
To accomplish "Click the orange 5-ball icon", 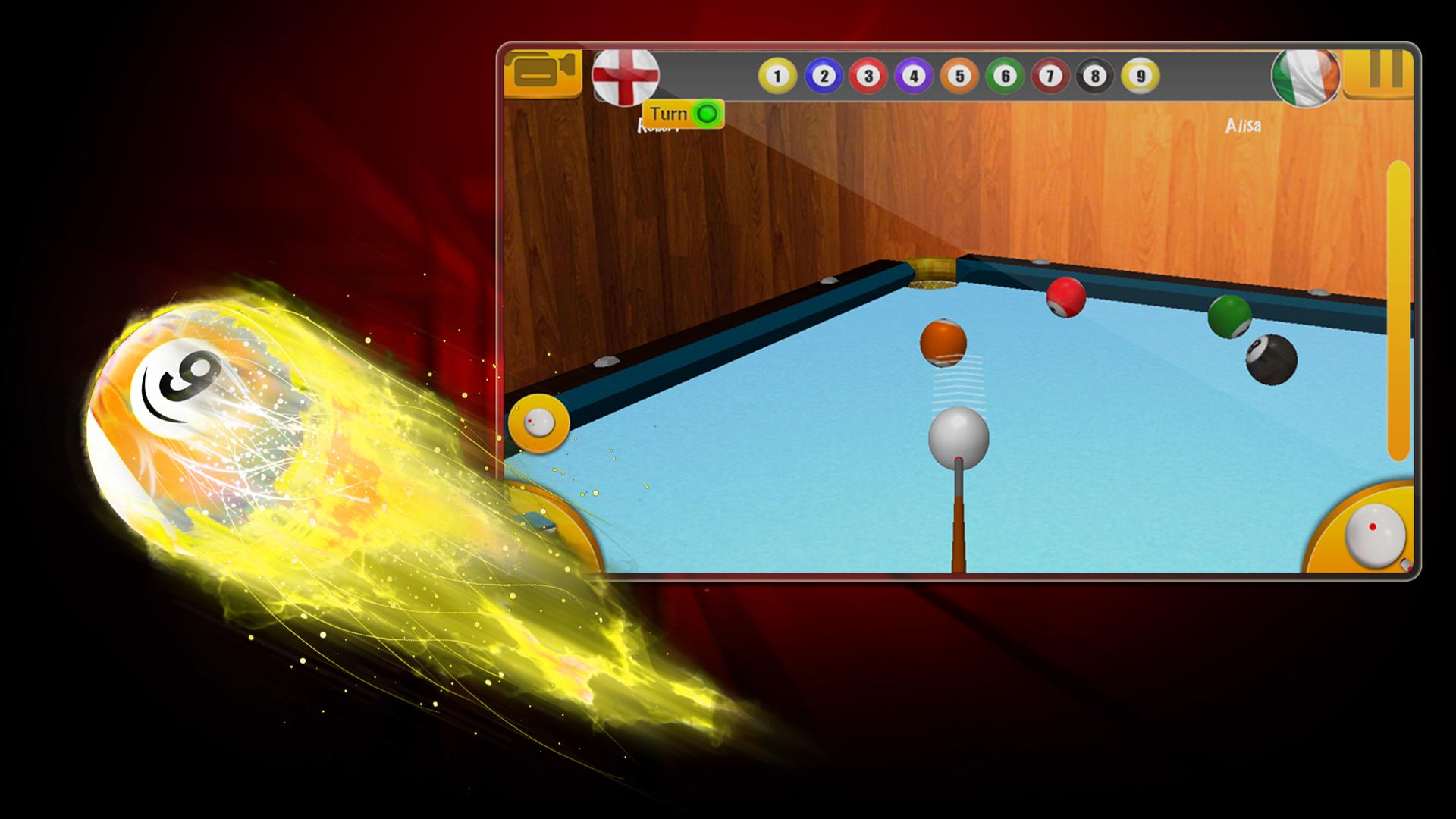I will click(957, 76).
